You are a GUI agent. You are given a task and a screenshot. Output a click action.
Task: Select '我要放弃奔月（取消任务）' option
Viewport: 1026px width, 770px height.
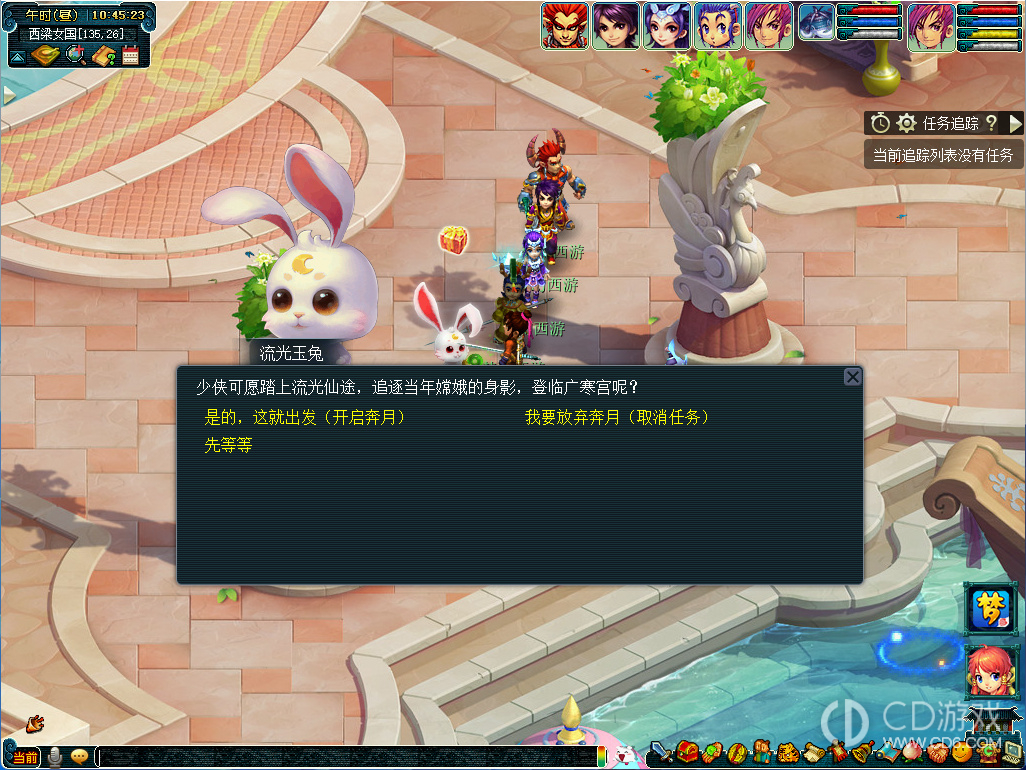(617, 417)
